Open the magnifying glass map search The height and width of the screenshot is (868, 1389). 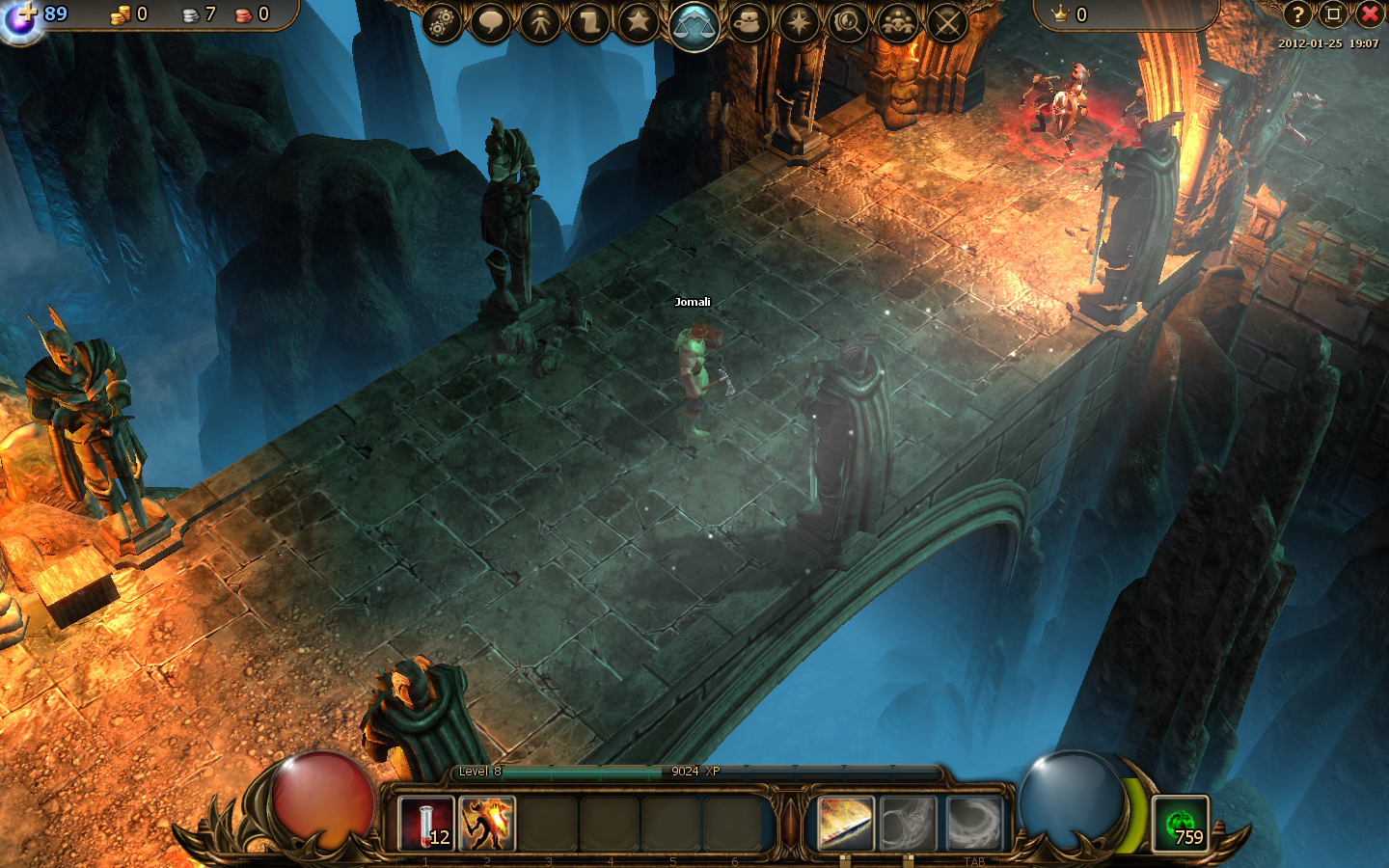[848, 22]
